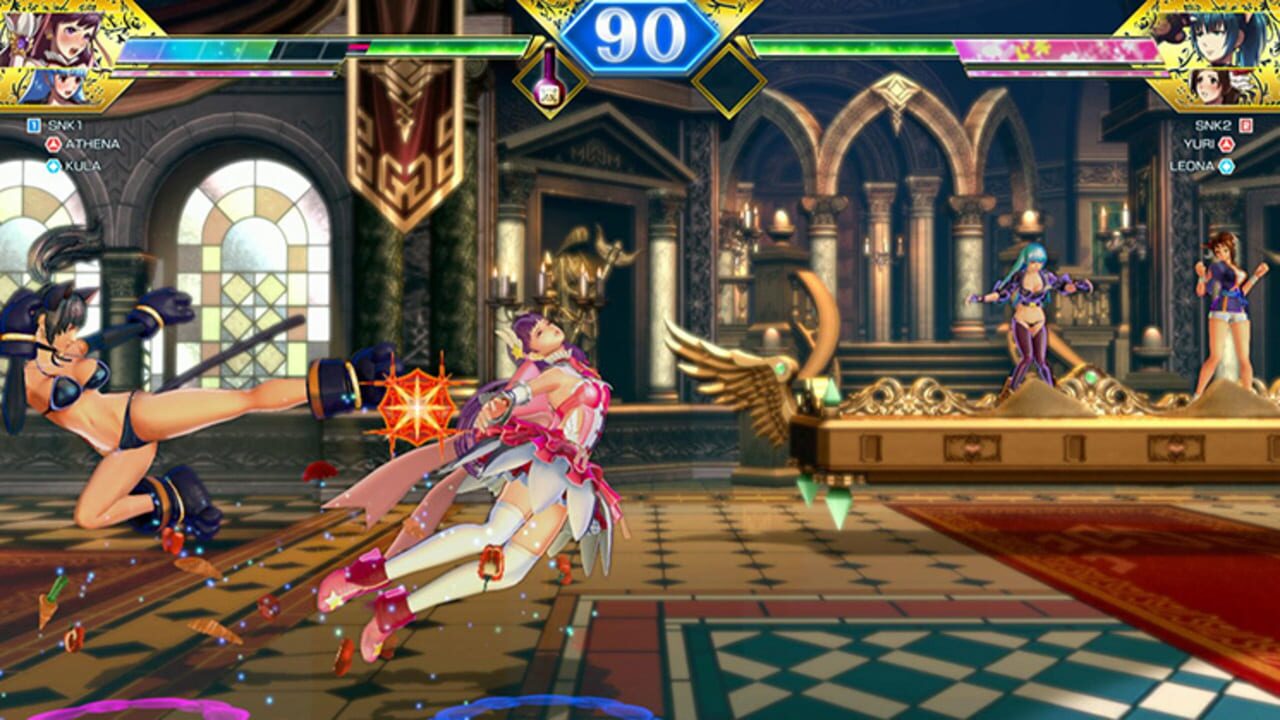Toggle the player 1 number badge beside SNK1
Screen dimensions: 1280x720
[x=32, y=126]
